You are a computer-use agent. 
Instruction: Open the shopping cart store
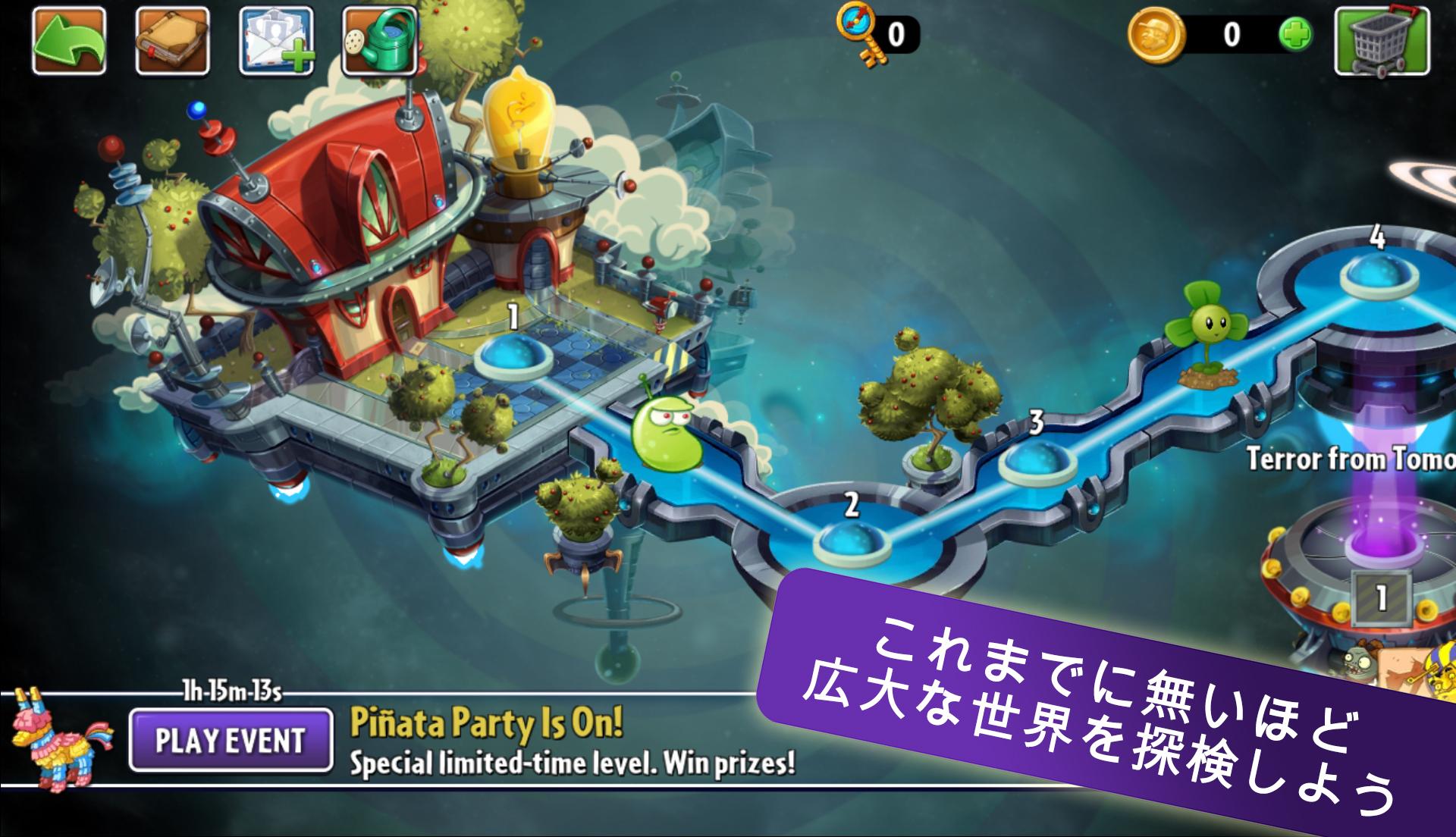point(1382,40)
